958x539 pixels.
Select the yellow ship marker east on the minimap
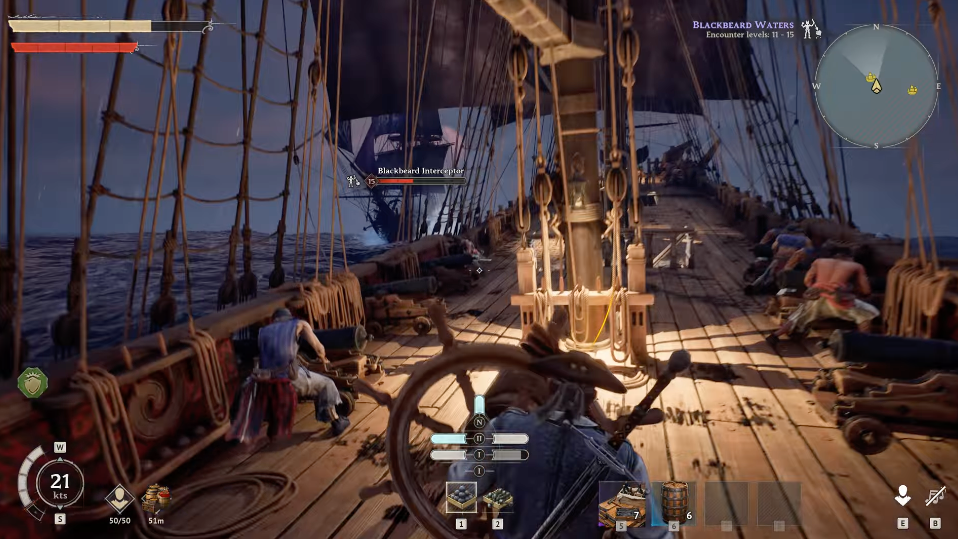(912, 91)
